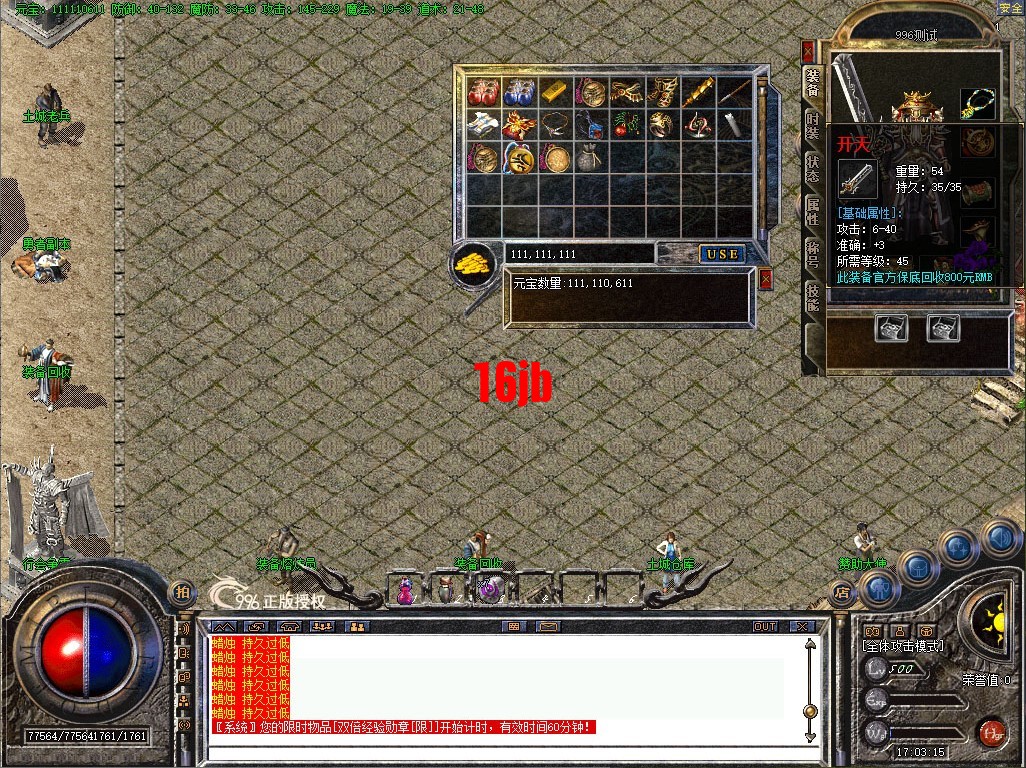Open the 店 shop button
The width and height of the screenshot is (1026, 768).
pos(841,592)
